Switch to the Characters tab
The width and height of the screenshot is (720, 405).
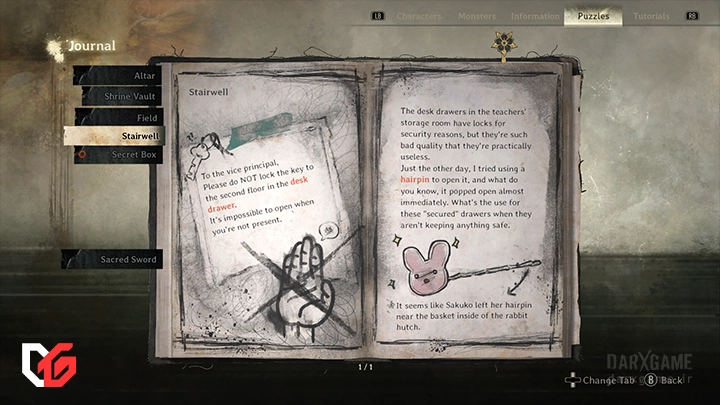click(x=419, y=16)
